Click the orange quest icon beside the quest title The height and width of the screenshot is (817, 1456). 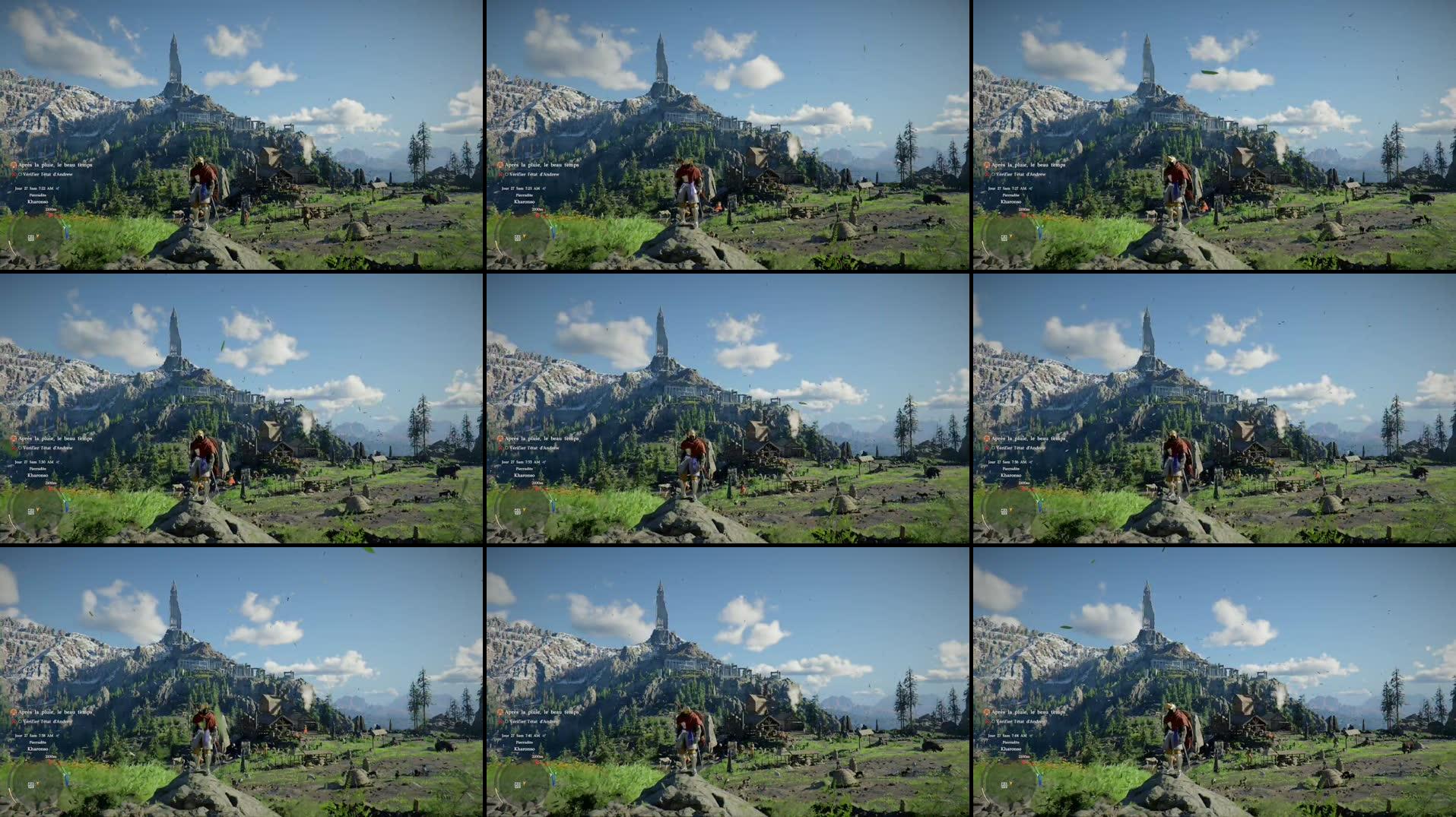pos(14,165)
